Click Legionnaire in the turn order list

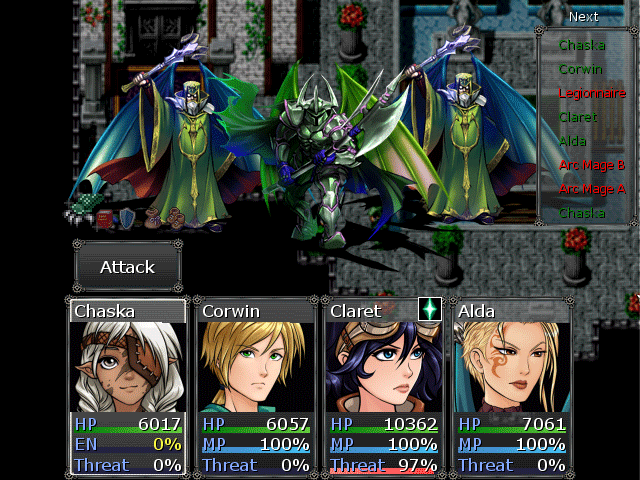pyautogui.click(x=592, y=93)
